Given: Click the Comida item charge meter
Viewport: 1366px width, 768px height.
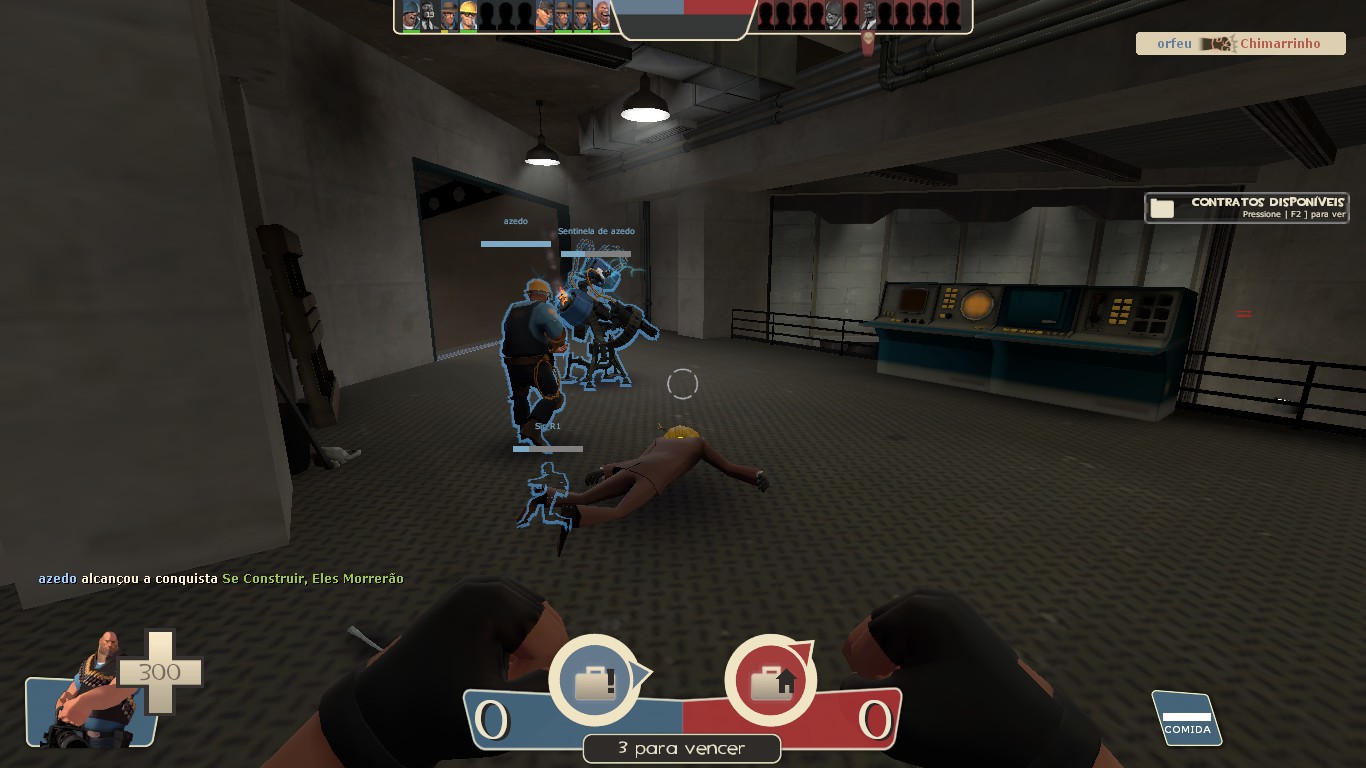Looking at the screenshot, I should click(x=1186, y=719).
